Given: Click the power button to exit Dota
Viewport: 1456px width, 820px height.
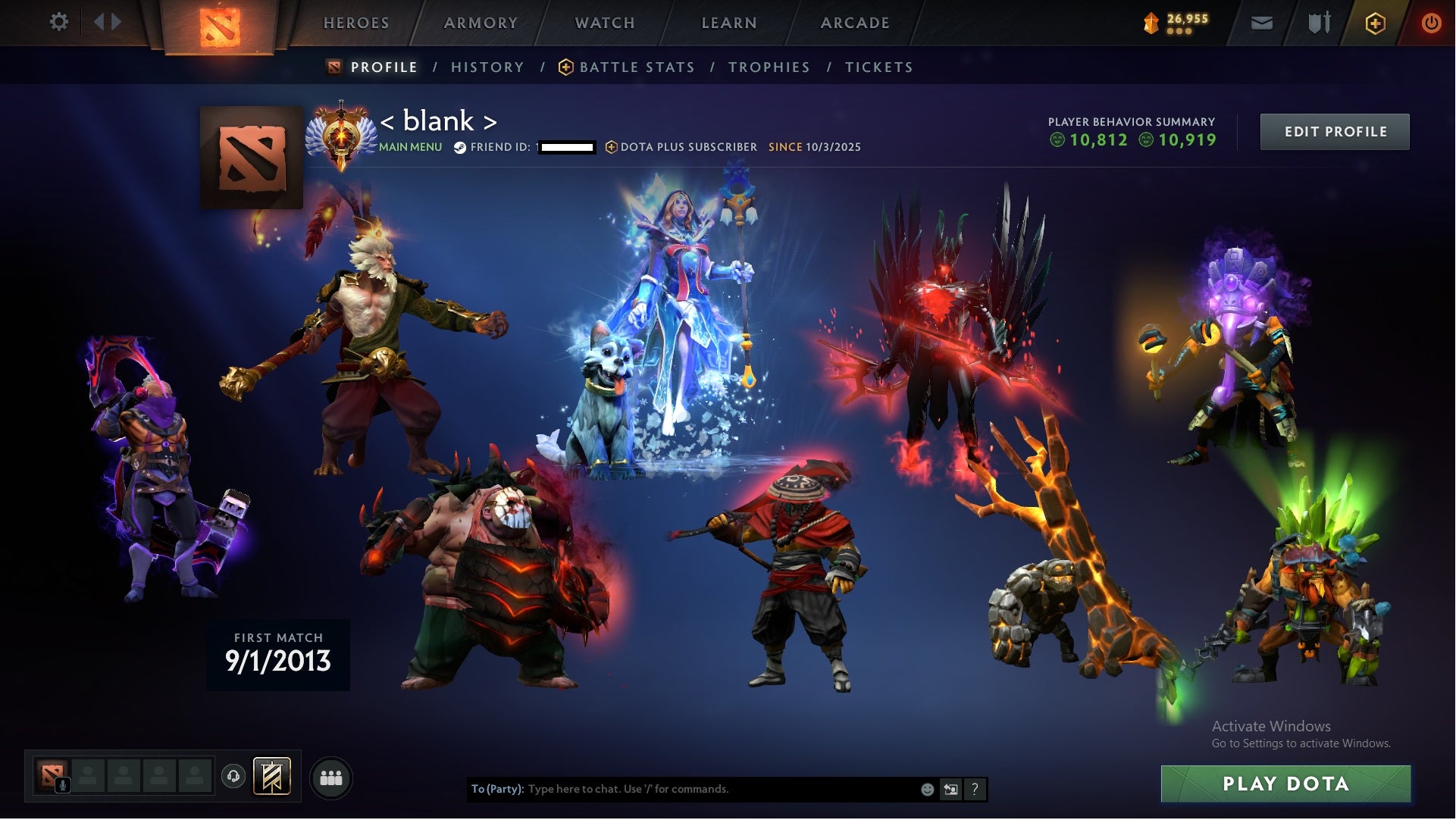Looking at the screenshot, I should point(1431,23).
